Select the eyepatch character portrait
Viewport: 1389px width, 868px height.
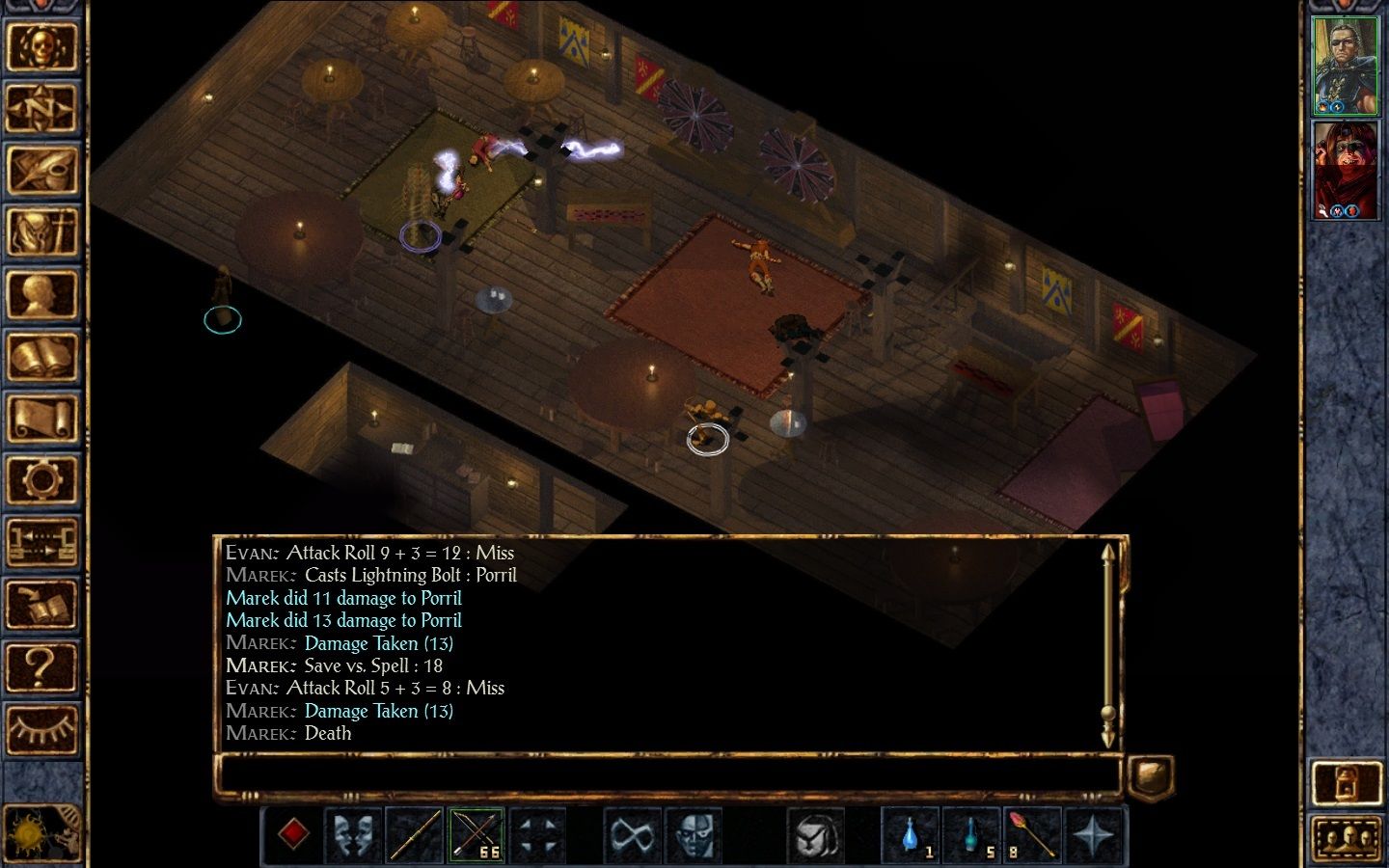[1345, 66]
